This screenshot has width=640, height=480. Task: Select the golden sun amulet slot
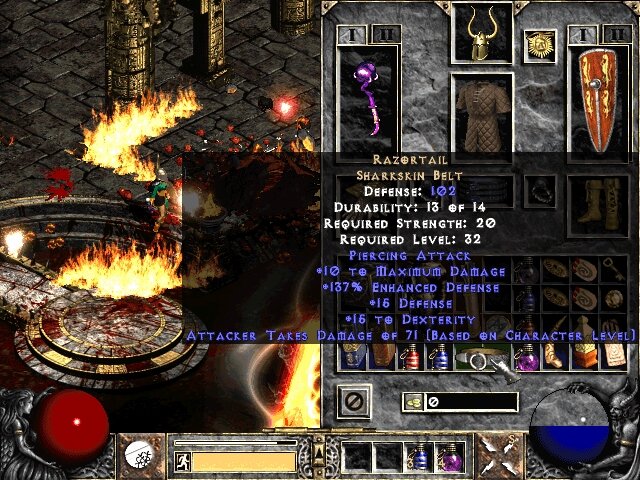tap(540, 45)
